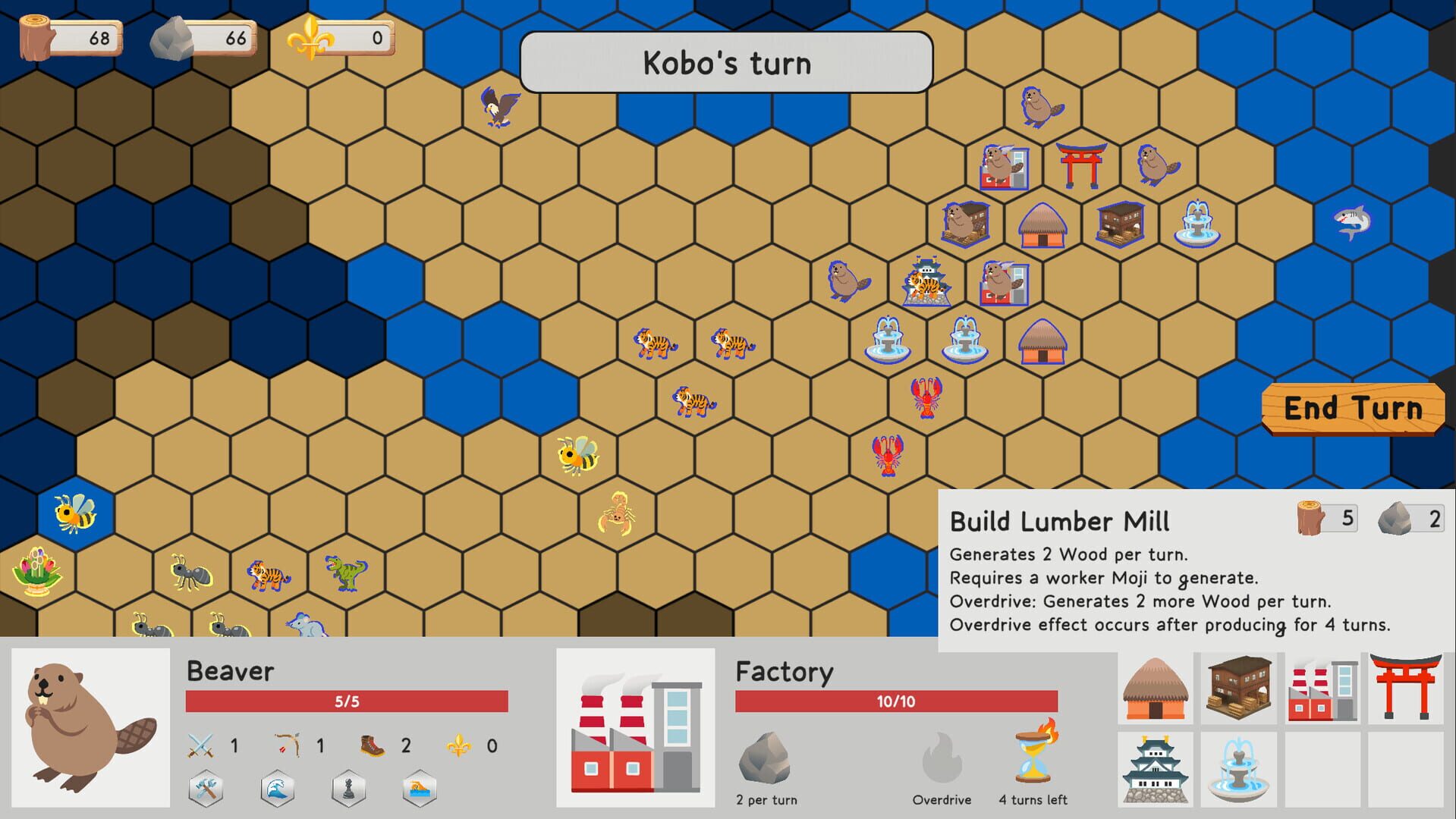Click the Factory 10/10 health bar
This screenshot has width=1456, height=819.
coord(895,701)
